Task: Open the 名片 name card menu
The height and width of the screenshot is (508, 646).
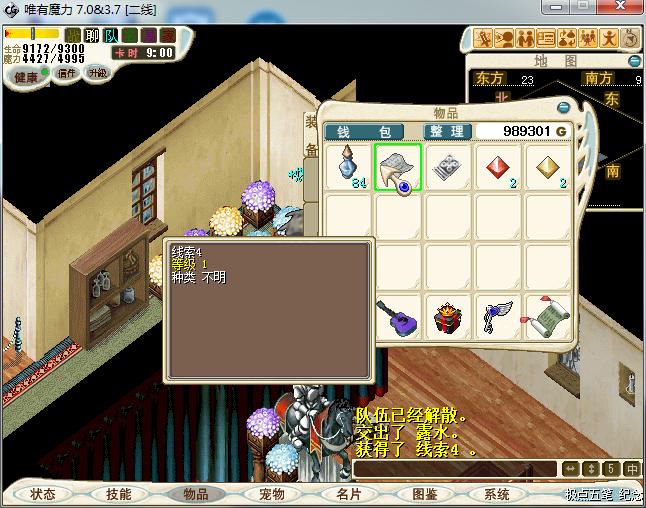Action: coord(348,494)
